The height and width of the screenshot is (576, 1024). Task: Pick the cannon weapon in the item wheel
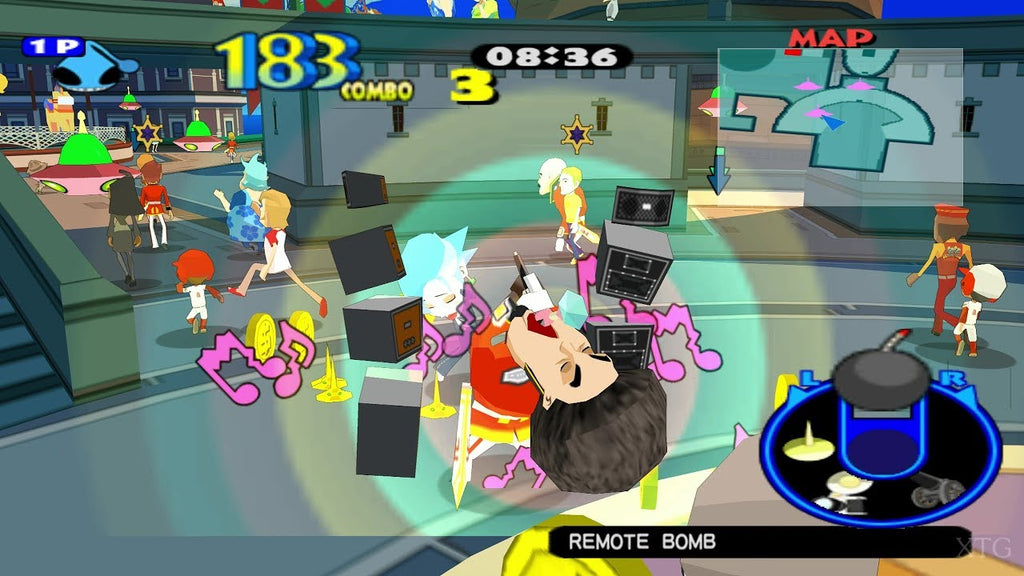[x=939, y=489]
